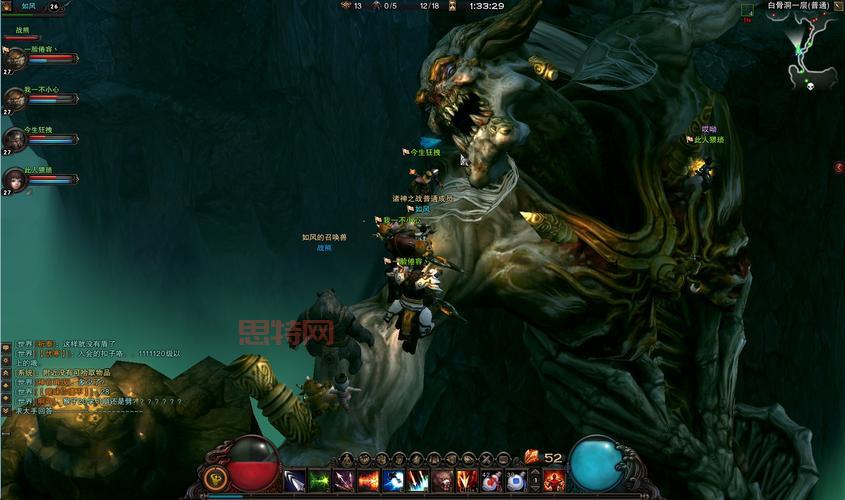This screenshot has width=845, height=500.
Task: Click the red round icon on right edge
Action: click(x=838, y=167)
